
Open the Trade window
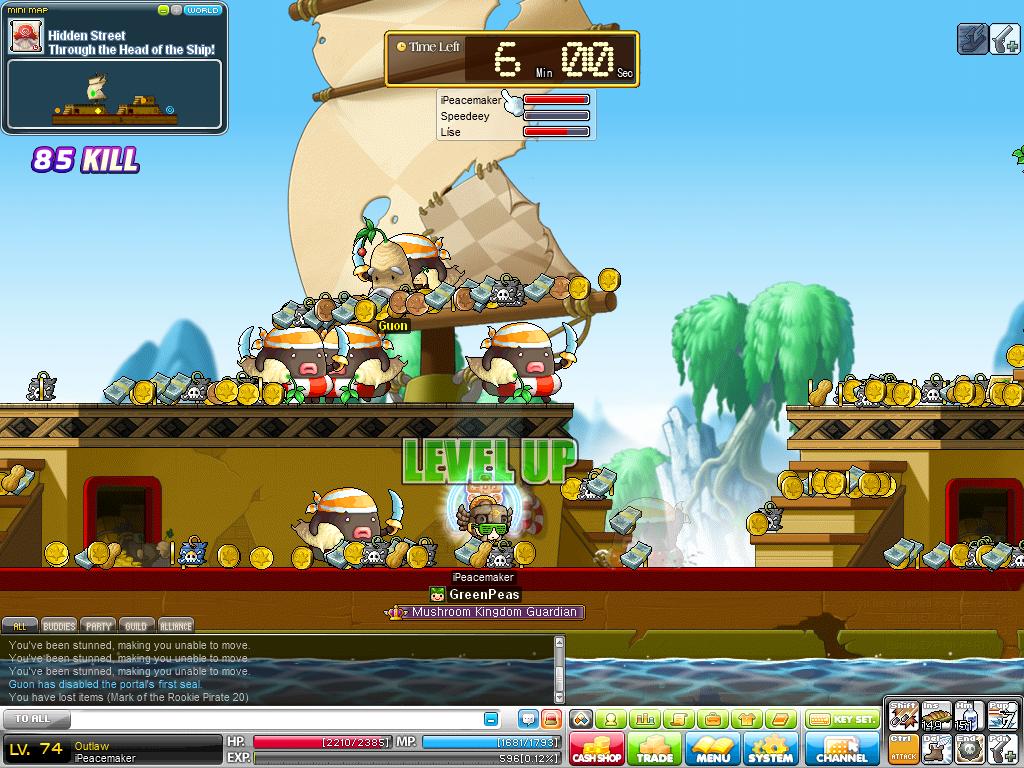pyautogui.click(x=655, y=749)
